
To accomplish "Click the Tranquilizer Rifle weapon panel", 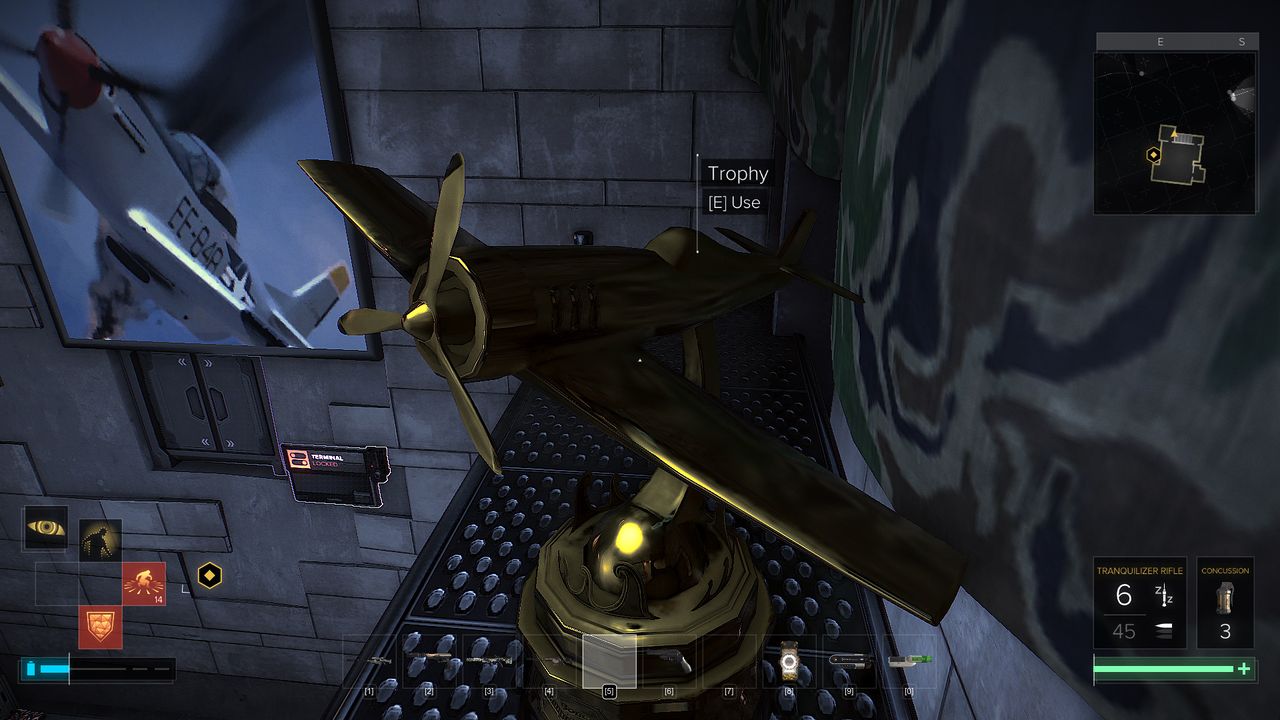I will coord(1139,603).
